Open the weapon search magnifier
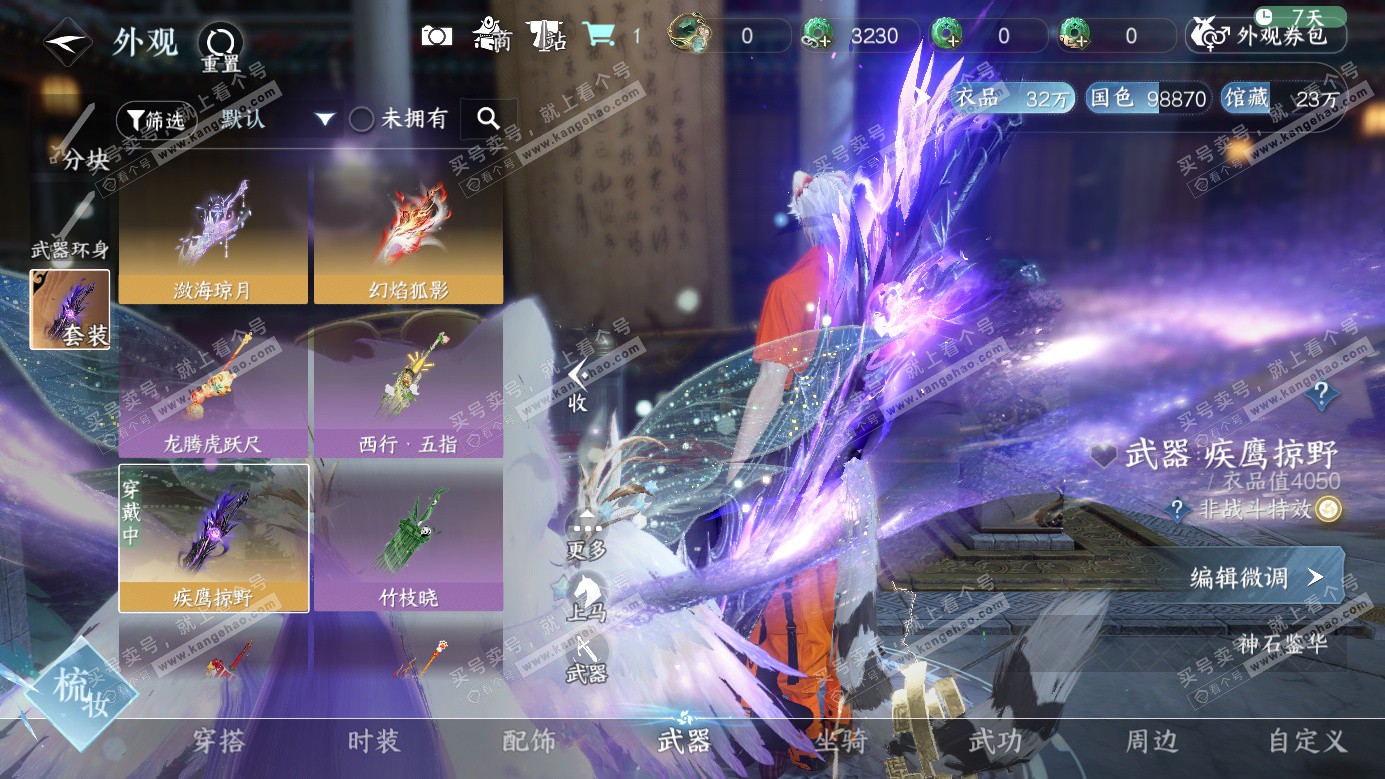The height and width of the screenshot is (779, 1385). [488, 119]
